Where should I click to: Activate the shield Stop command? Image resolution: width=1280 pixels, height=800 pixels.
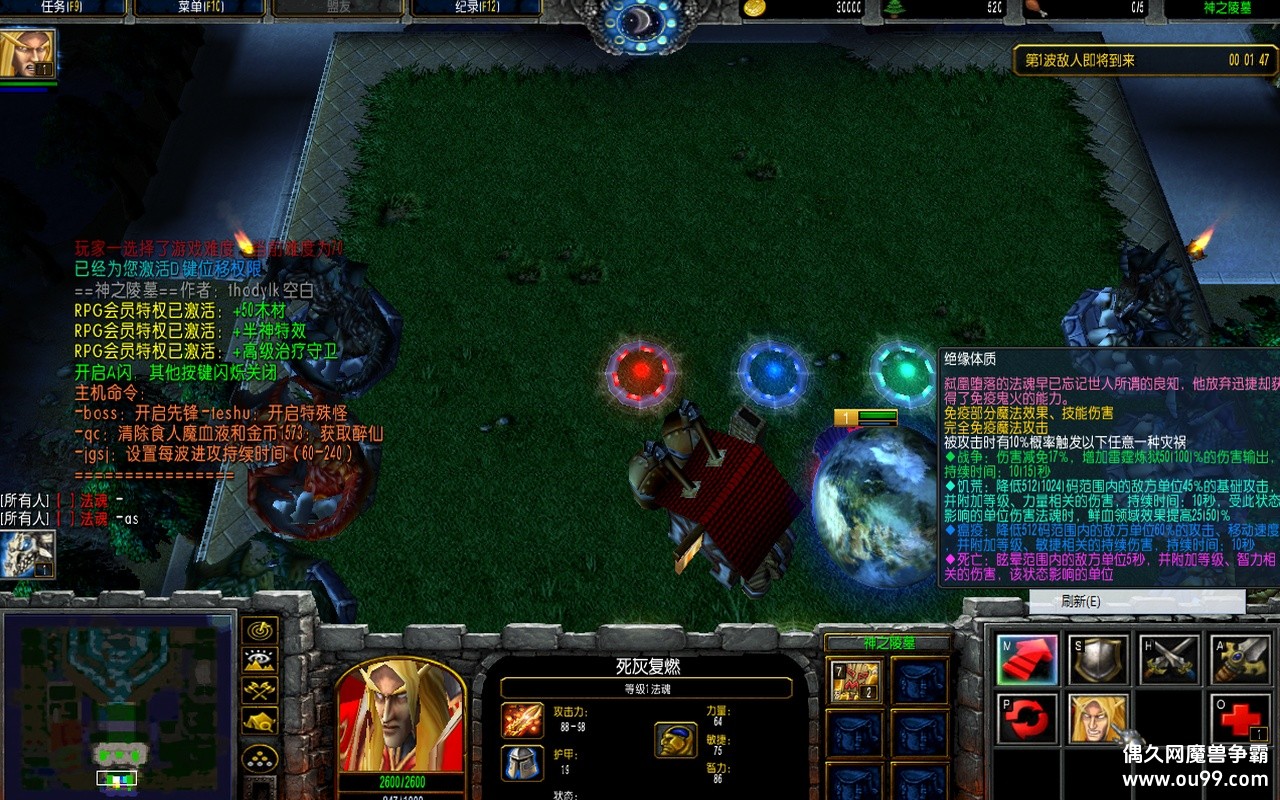1098,660
